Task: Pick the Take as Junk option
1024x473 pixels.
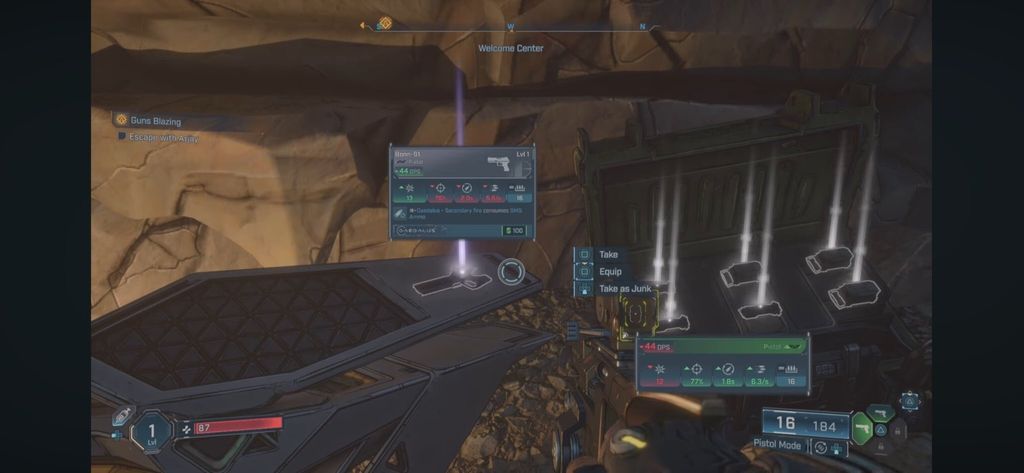Action: (x=624, y=289)
